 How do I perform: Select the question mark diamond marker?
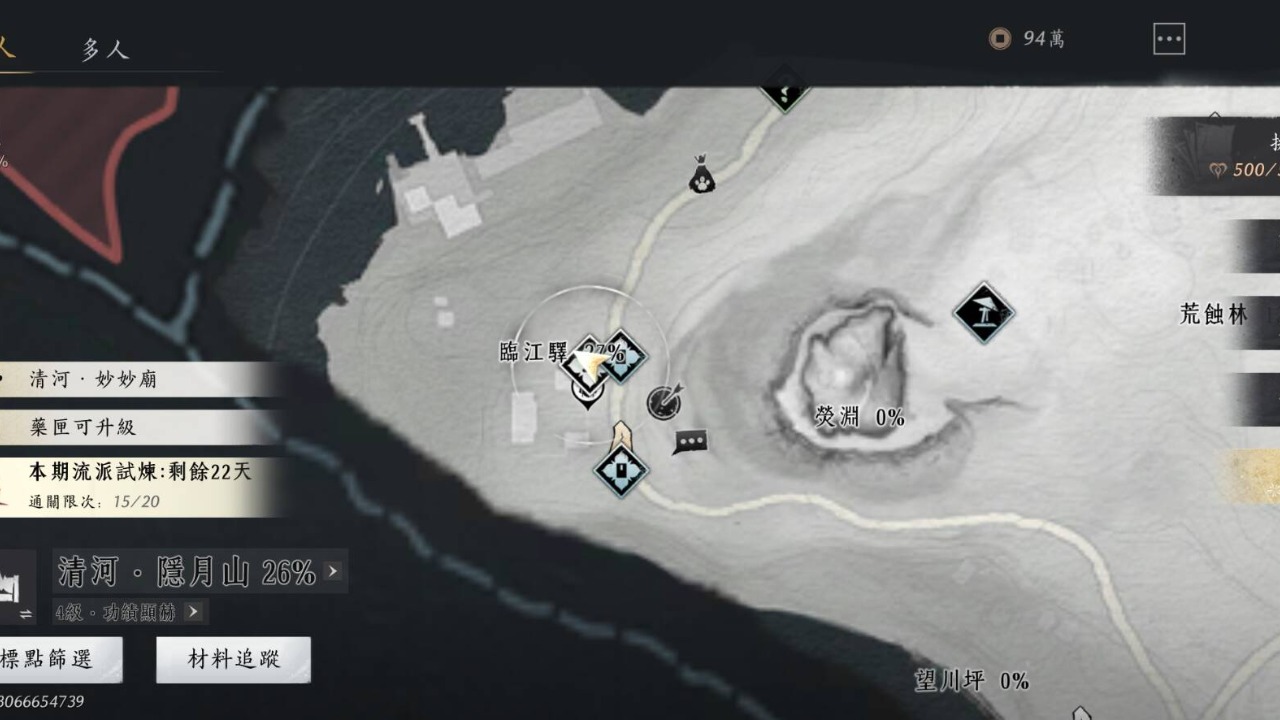[x=784, y=91]
